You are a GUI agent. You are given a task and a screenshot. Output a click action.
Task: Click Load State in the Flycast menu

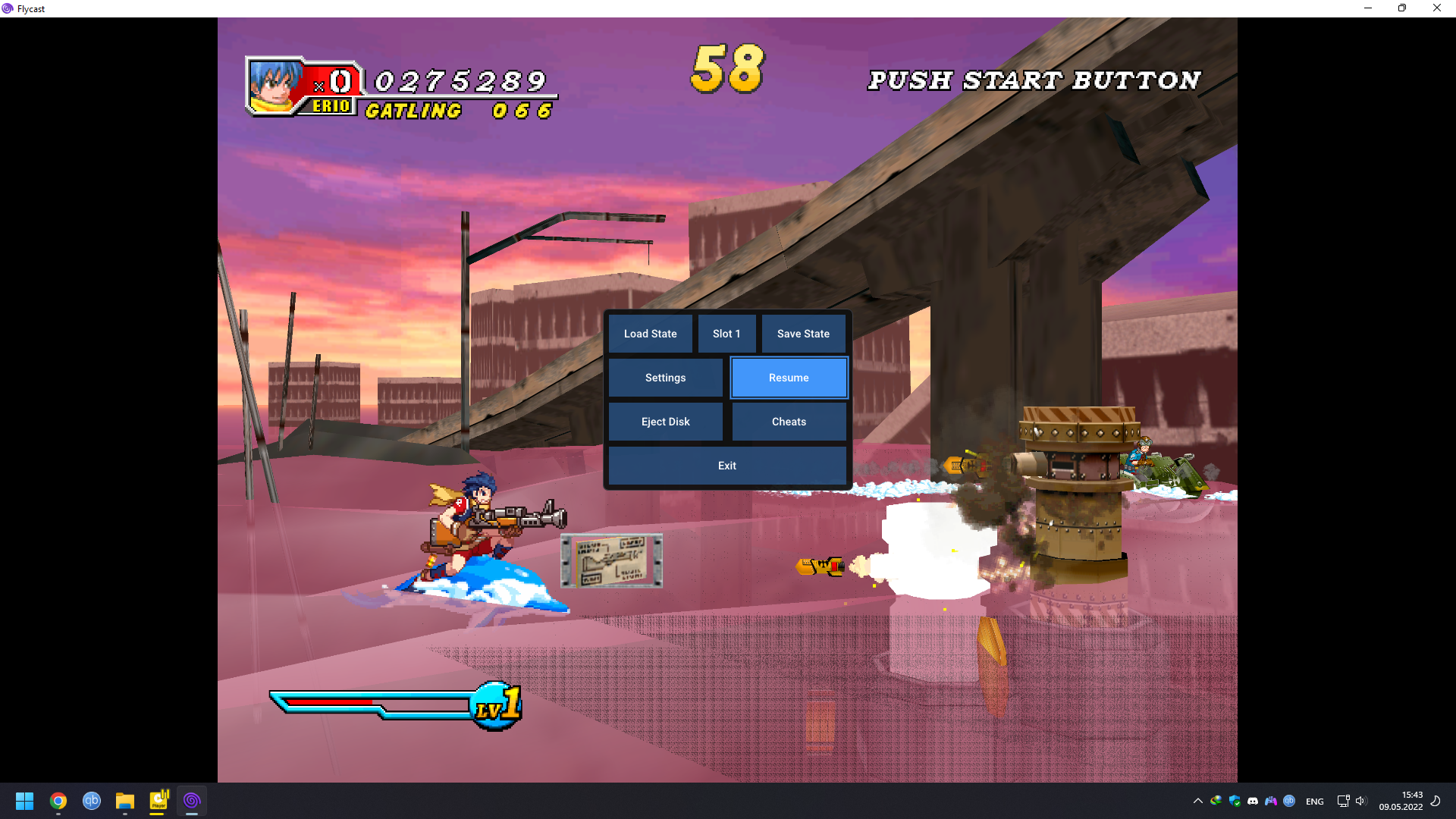coord(650,334)
